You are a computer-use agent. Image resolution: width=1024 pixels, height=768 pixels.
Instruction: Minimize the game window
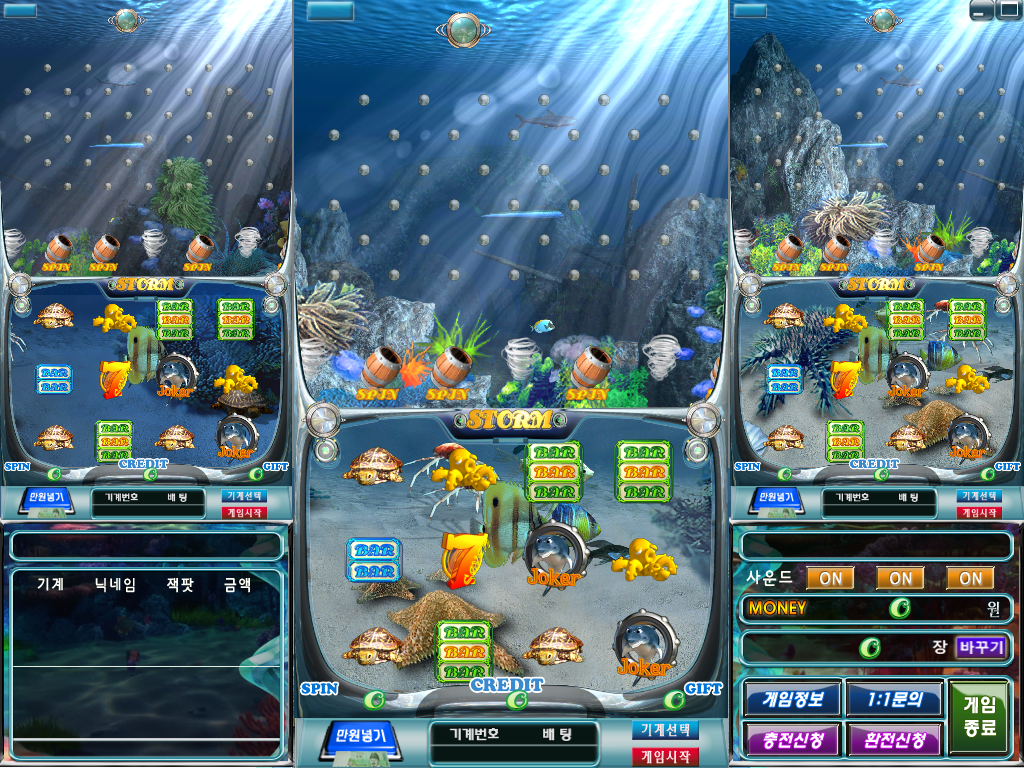(x=982, y=11)
